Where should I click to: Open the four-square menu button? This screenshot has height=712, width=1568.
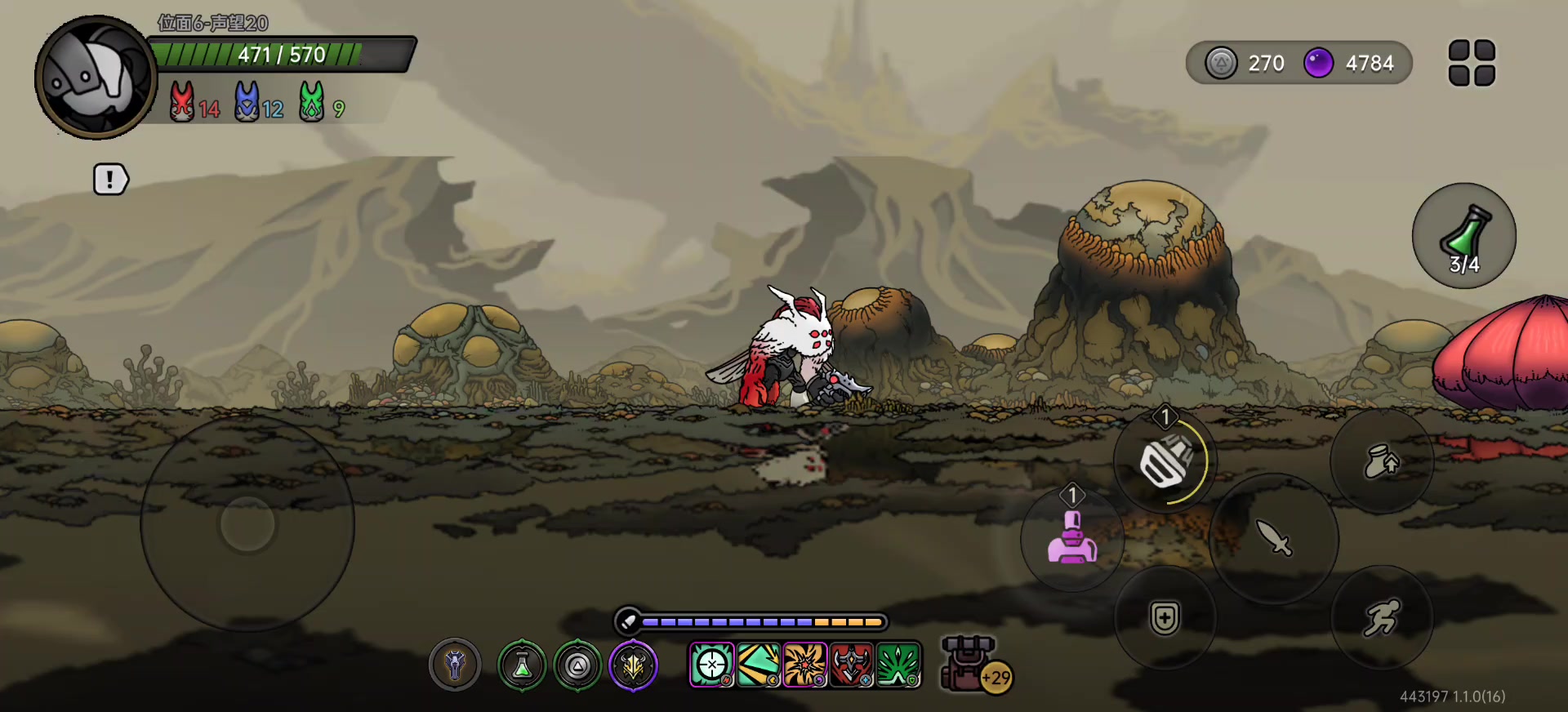tap(1472, 63)
